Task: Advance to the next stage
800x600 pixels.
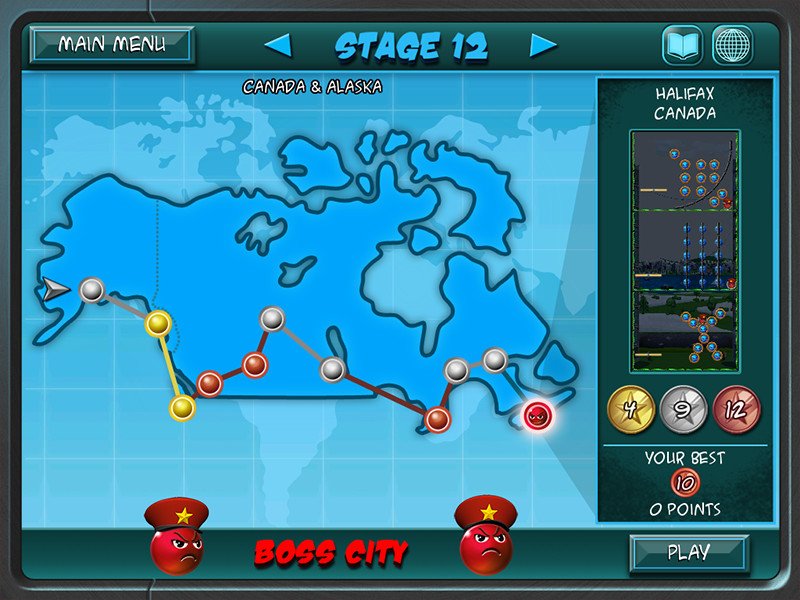Action: click(x=543, y=45)
